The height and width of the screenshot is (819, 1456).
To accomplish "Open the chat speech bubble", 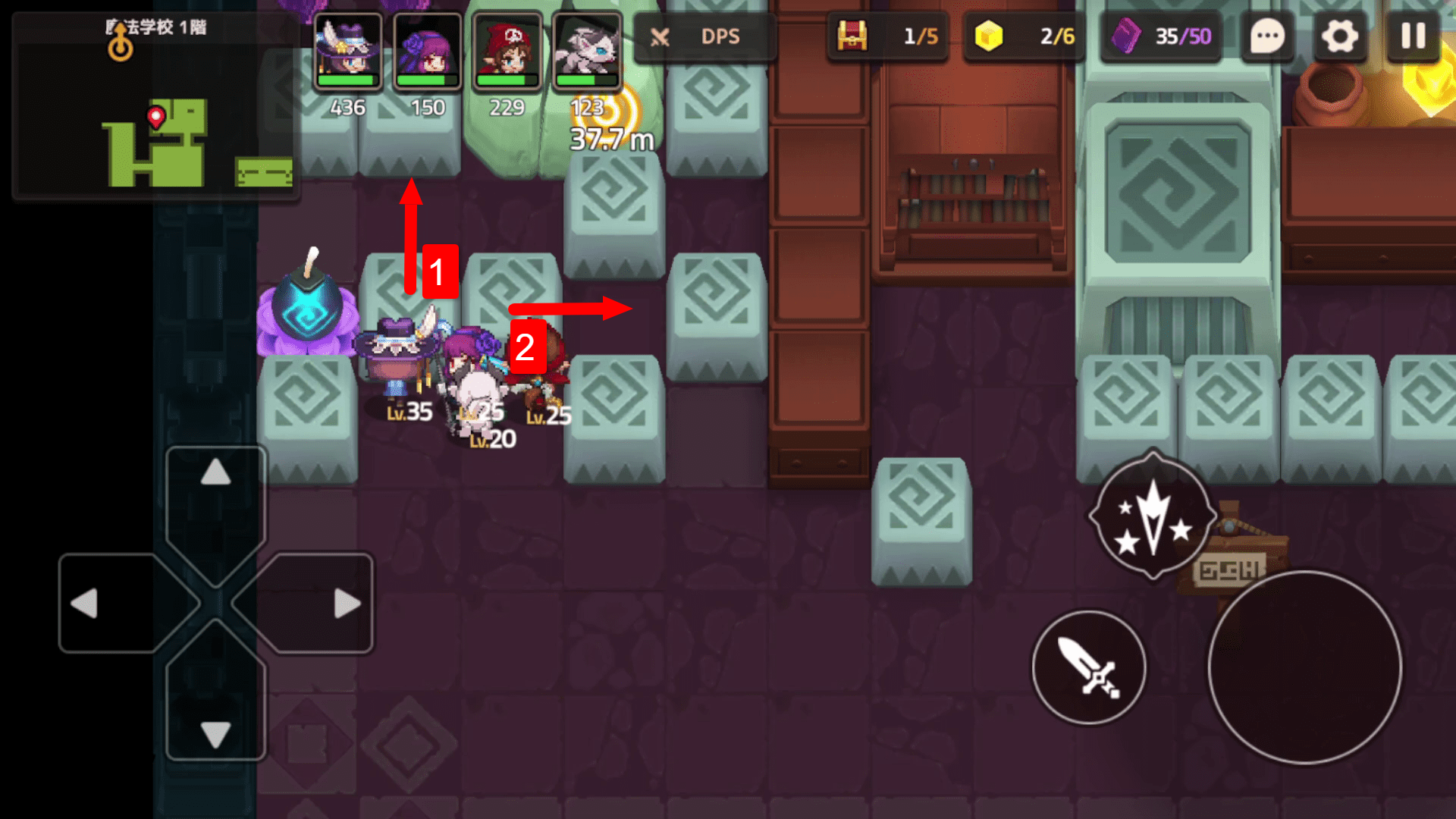I will coord(1267,36).
